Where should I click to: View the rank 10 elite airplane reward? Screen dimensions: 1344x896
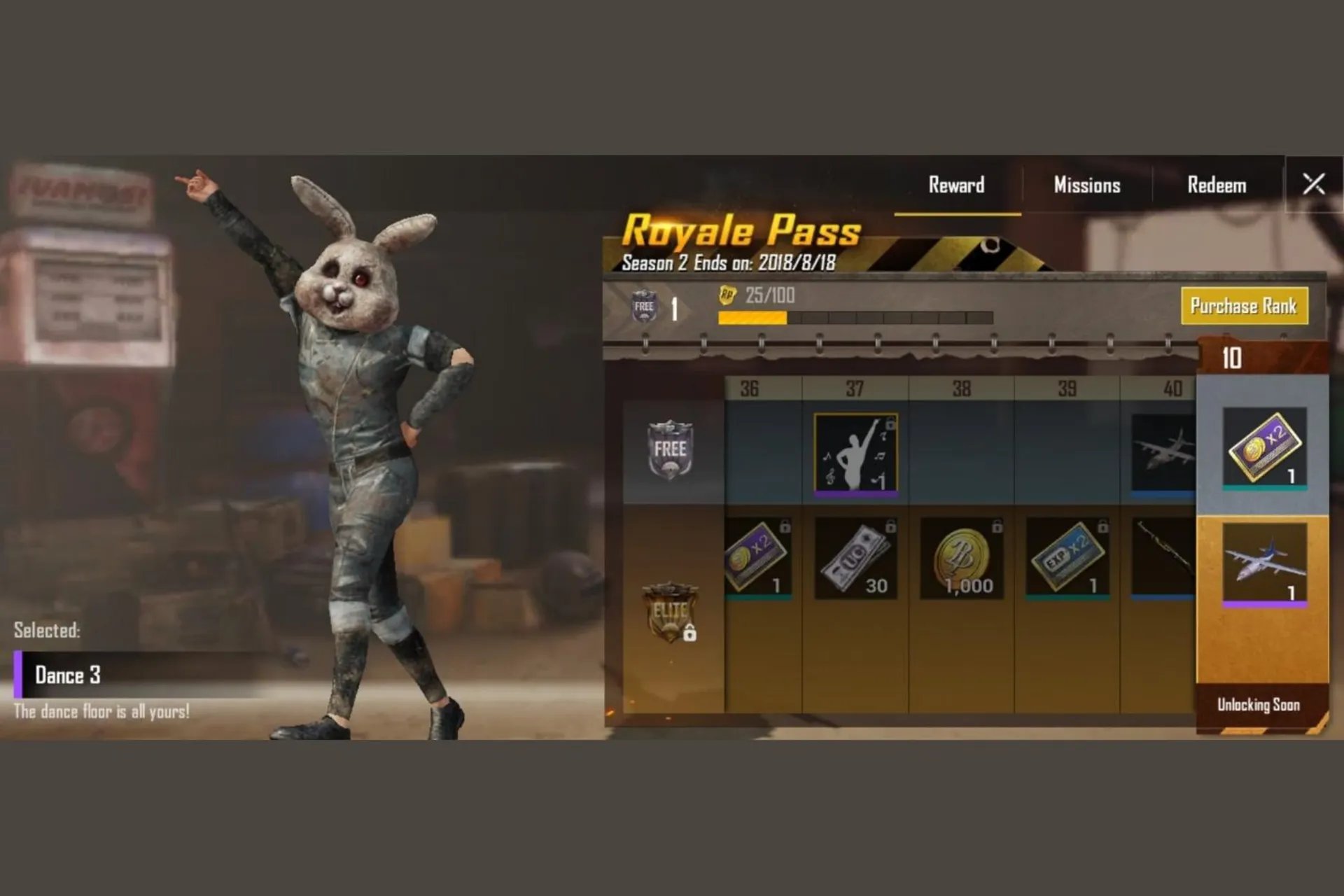tap(1264, 563)
